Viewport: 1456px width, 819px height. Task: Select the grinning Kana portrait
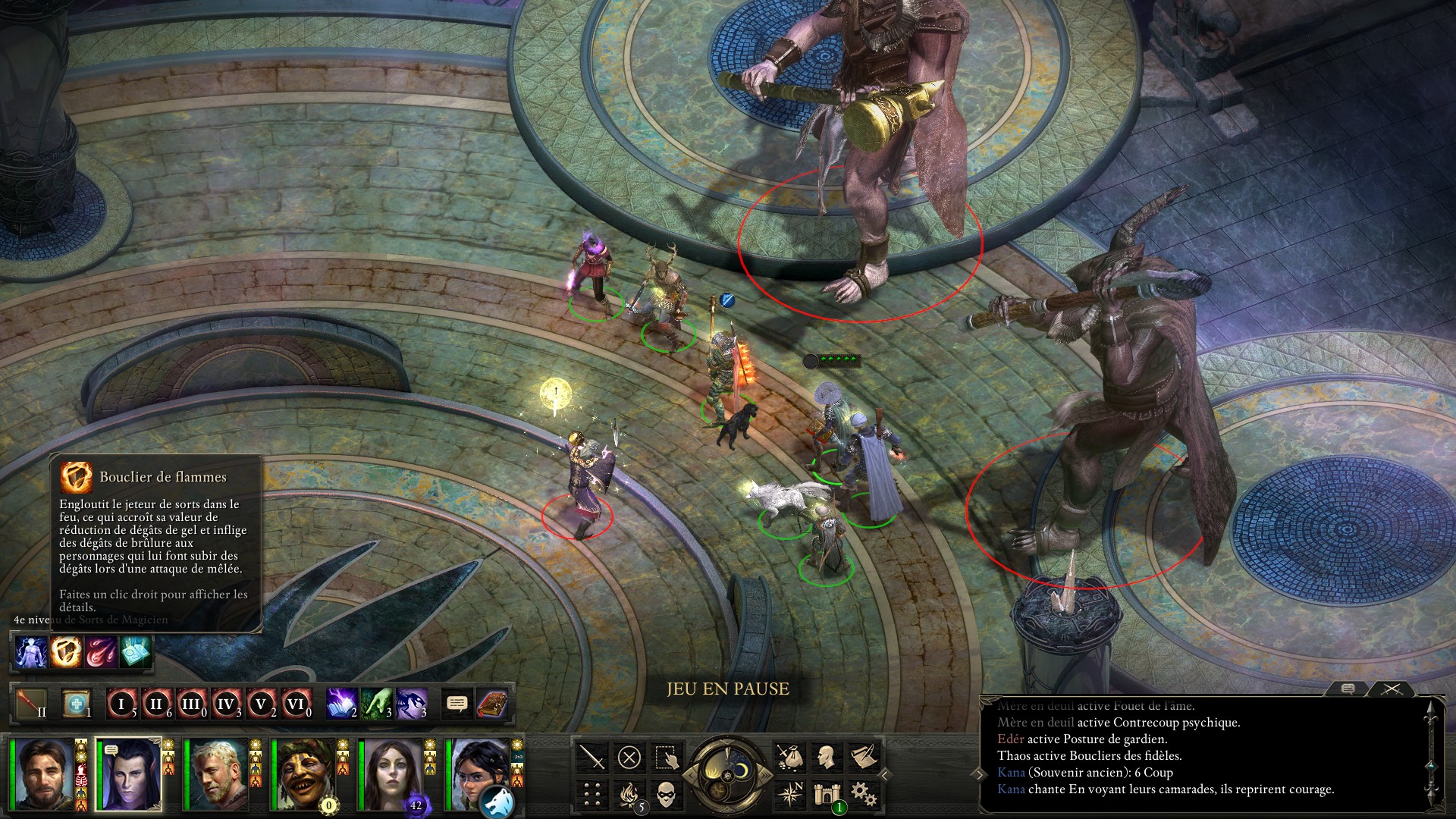point(305,773)
